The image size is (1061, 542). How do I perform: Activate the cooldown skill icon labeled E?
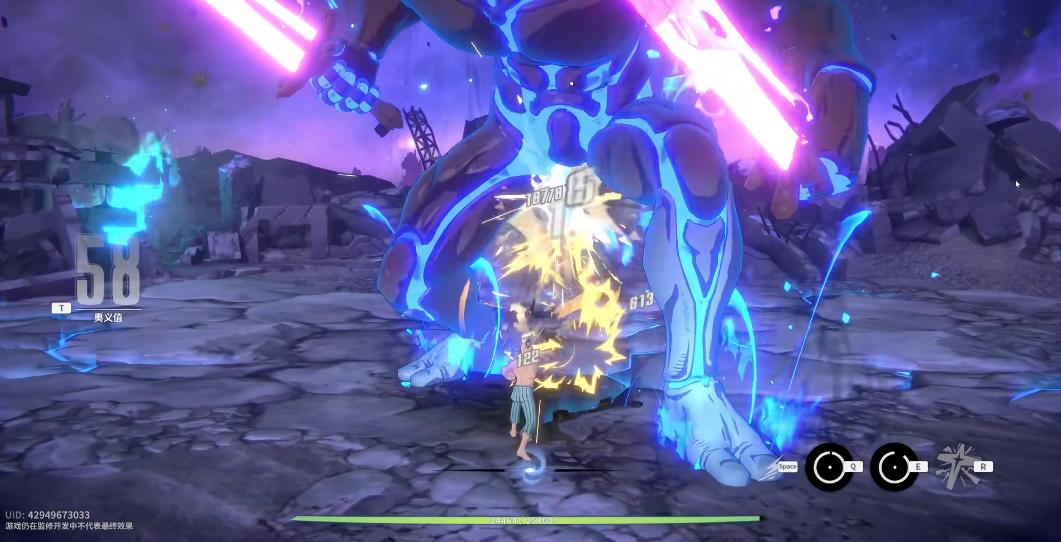(894, 467)
